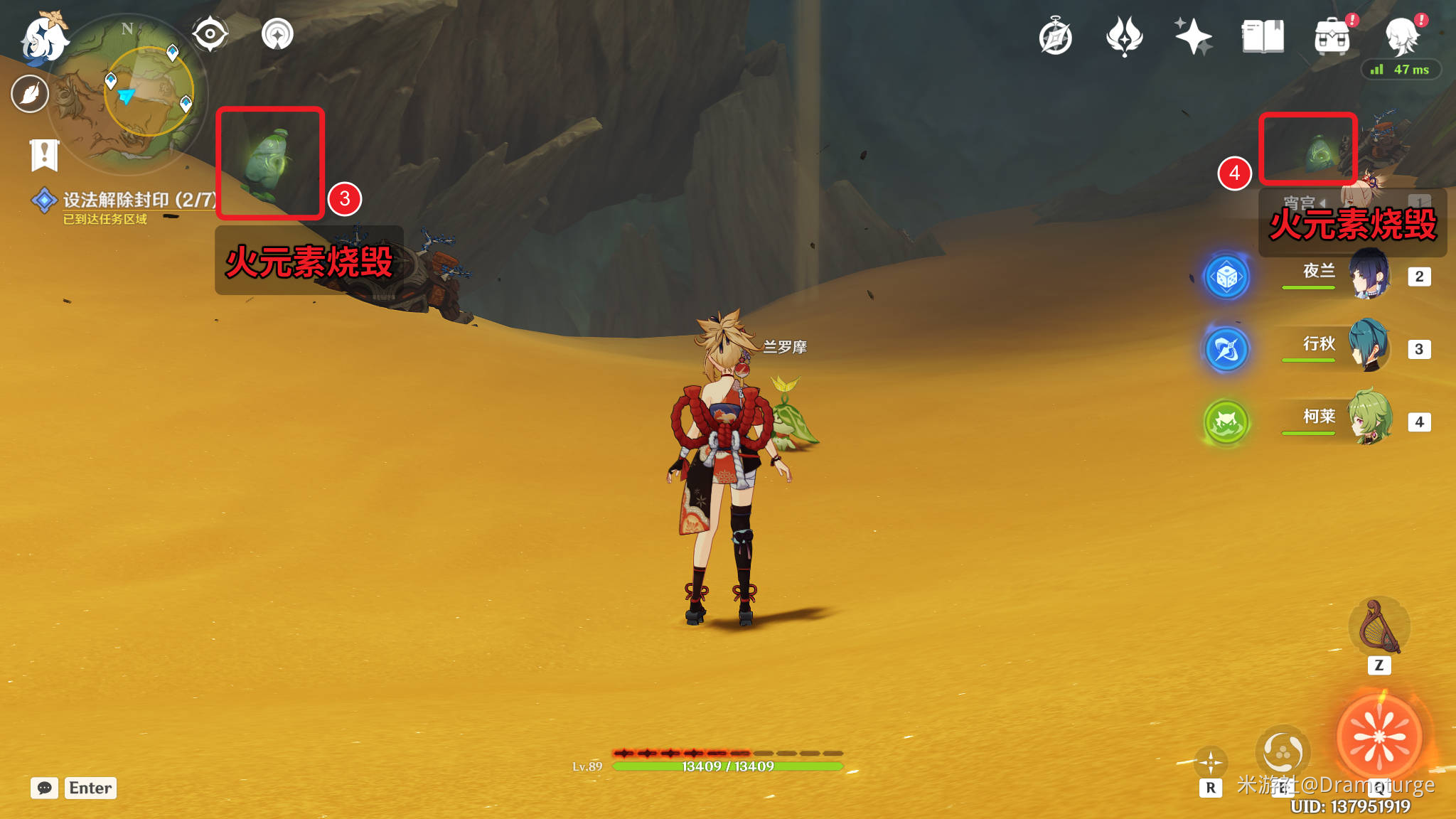This screenshot has width=1456, height=819.
Task: Open the events icon with flame-shaped emblem
Action: [x=1124, y=37]
